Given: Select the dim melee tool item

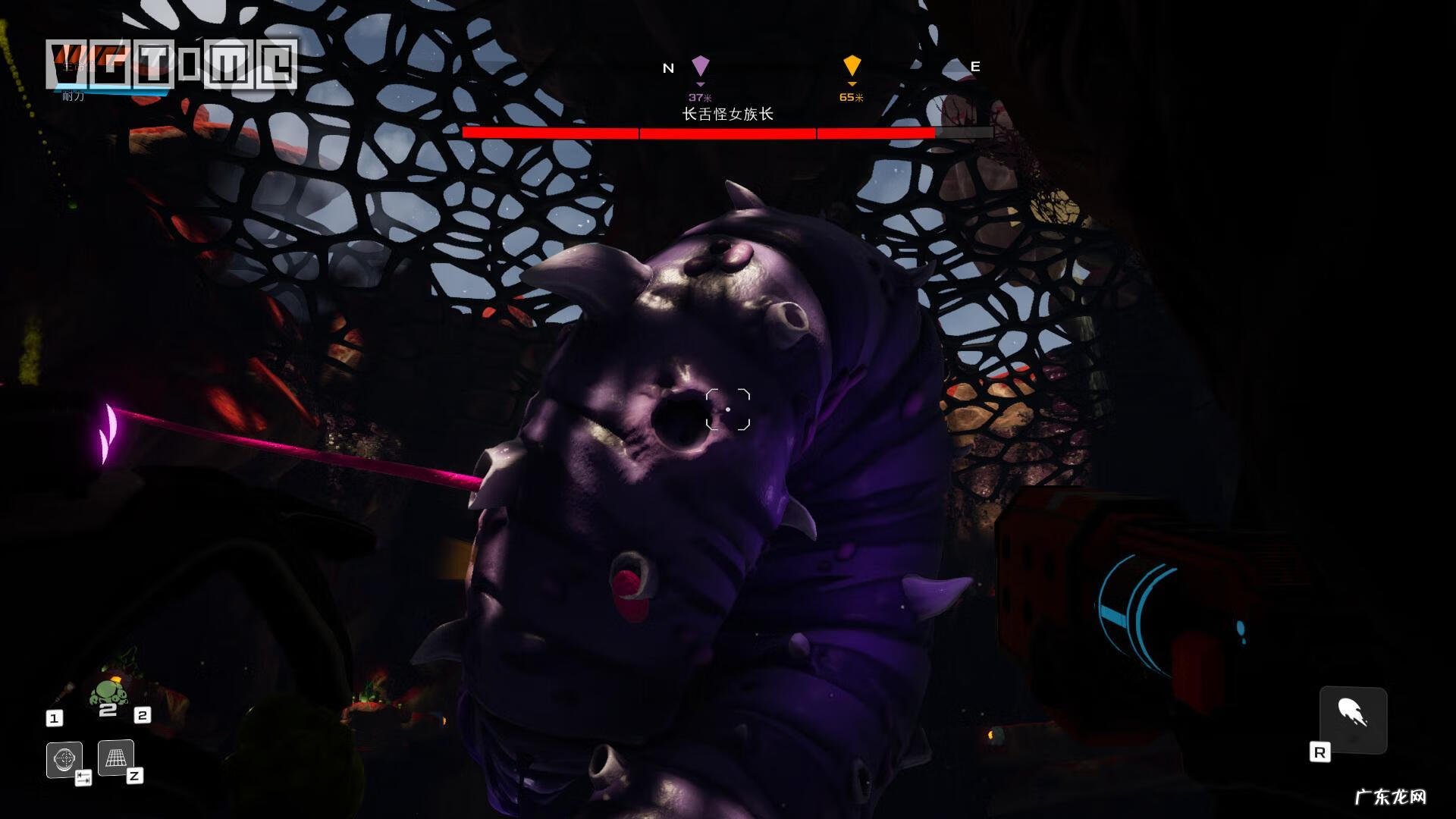Looking at the screenshot, I should (x=64, y=692).
